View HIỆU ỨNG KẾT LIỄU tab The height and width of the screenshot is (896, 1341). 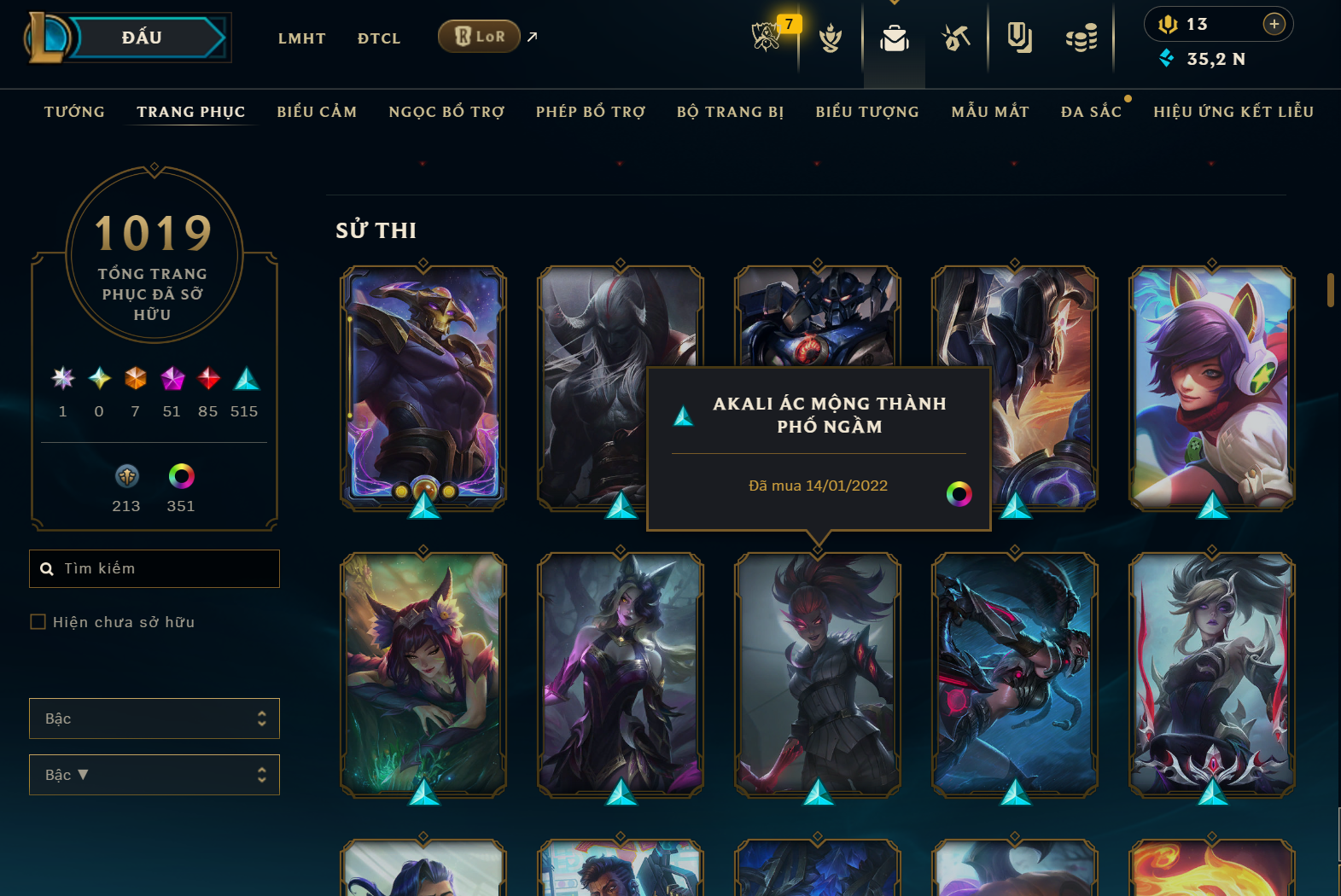coord(1233,112)
